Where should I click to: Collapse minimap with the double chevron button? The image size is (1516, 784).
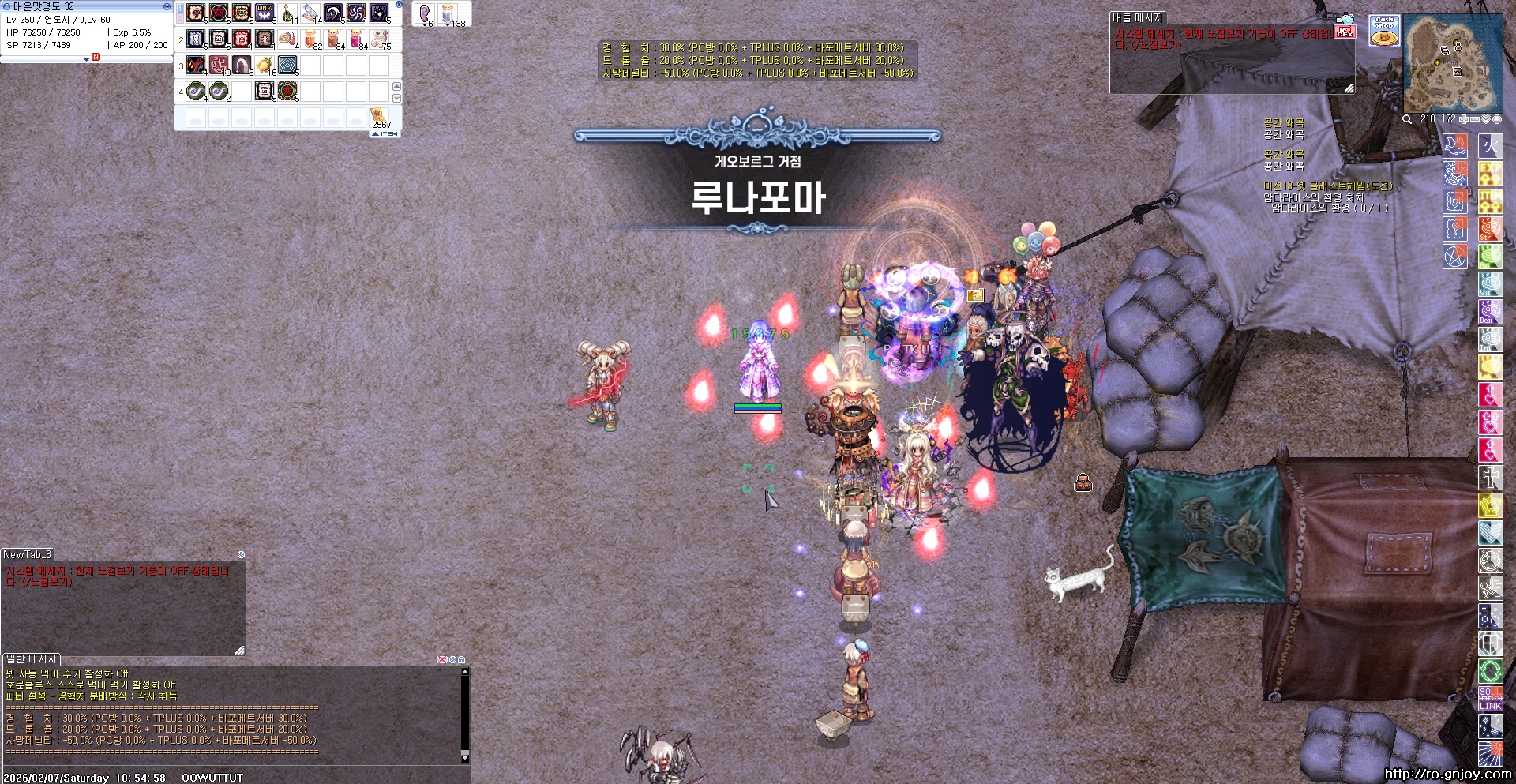tap(1486, 119)
